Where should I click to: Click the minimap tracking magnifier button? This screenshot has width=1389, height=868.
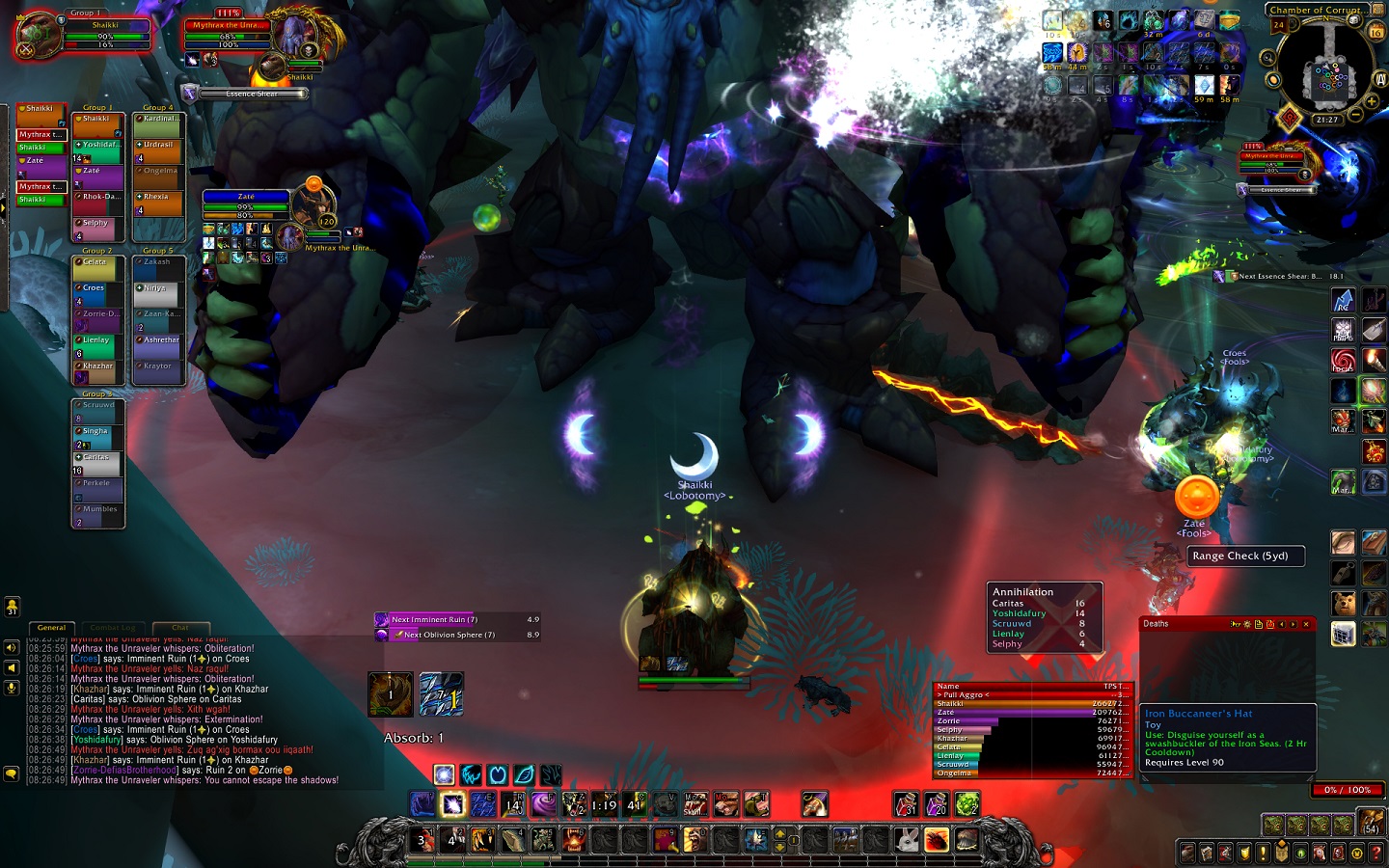pos(1268,58)
